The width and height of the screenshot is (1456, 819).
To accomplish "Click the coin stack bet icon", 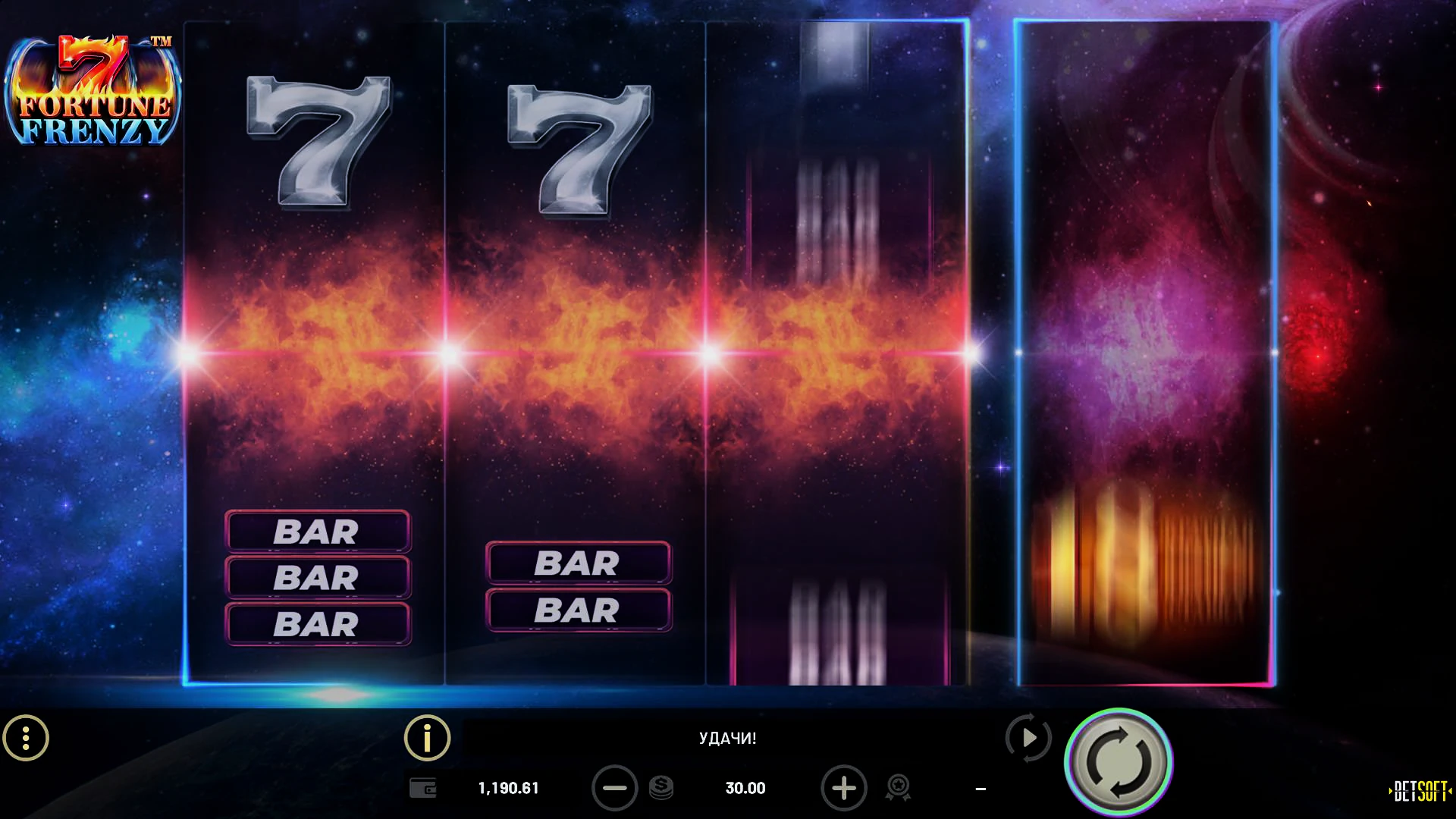I will (661, 788).
